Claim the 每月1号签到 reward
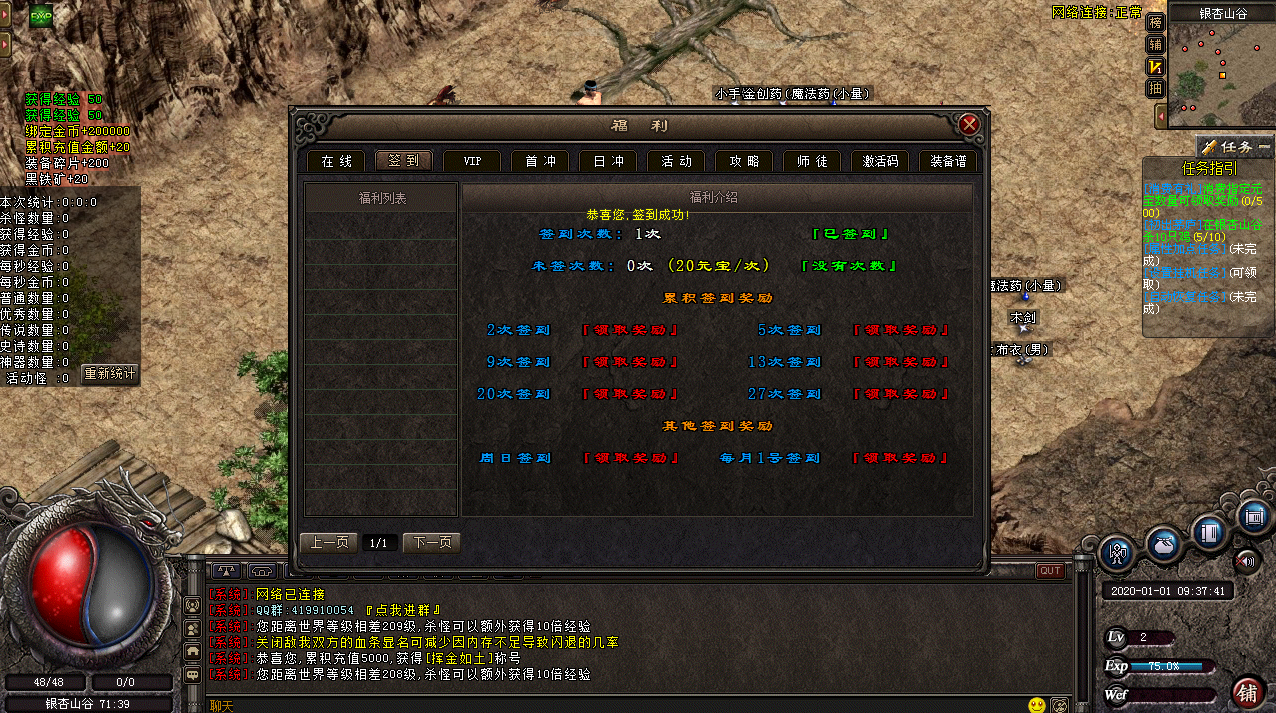 tap(901, 458)
